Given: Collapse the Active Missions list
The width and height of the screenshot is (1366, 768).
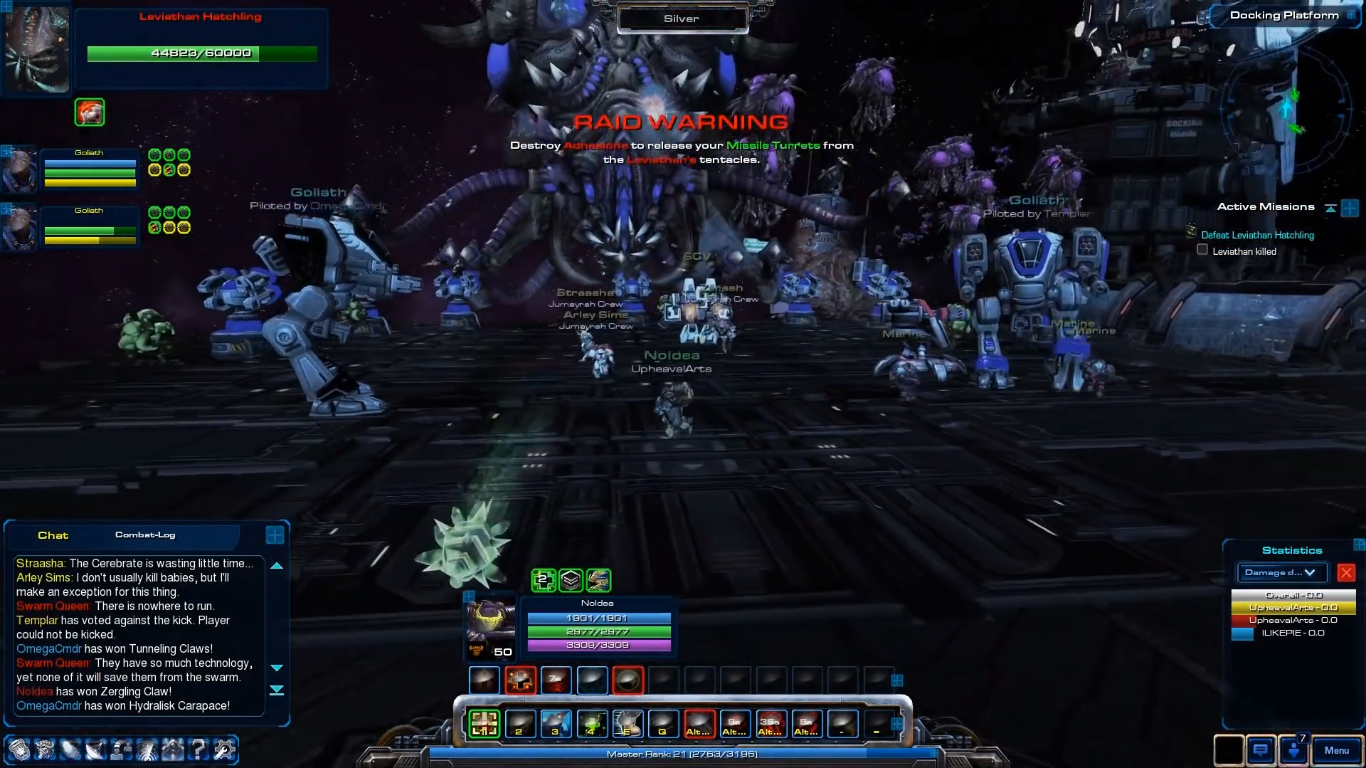Looking at the screenshot, I should pyautogui.click(x=1330, y=208).
